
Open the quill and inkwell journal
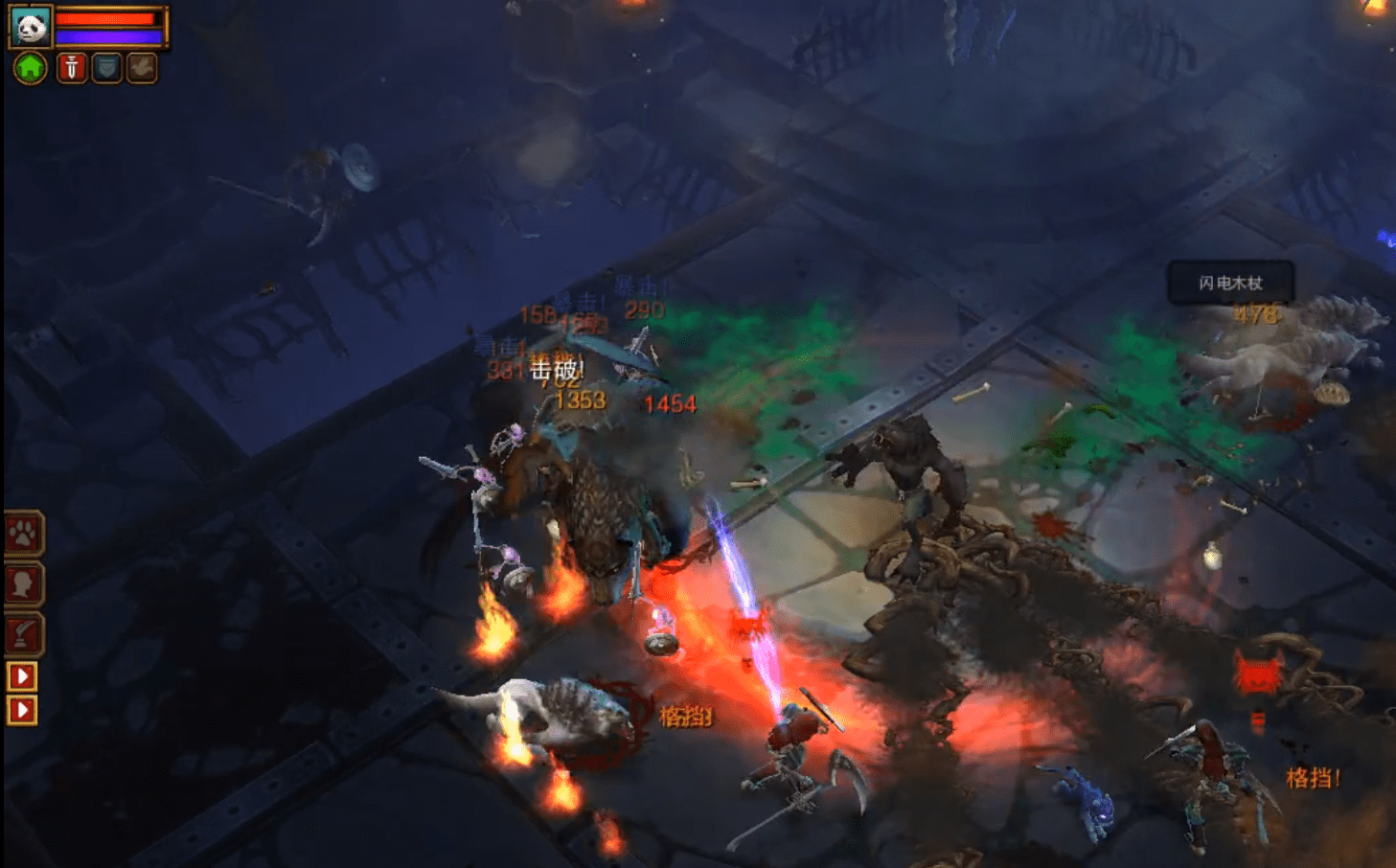[x=24, y=632]
